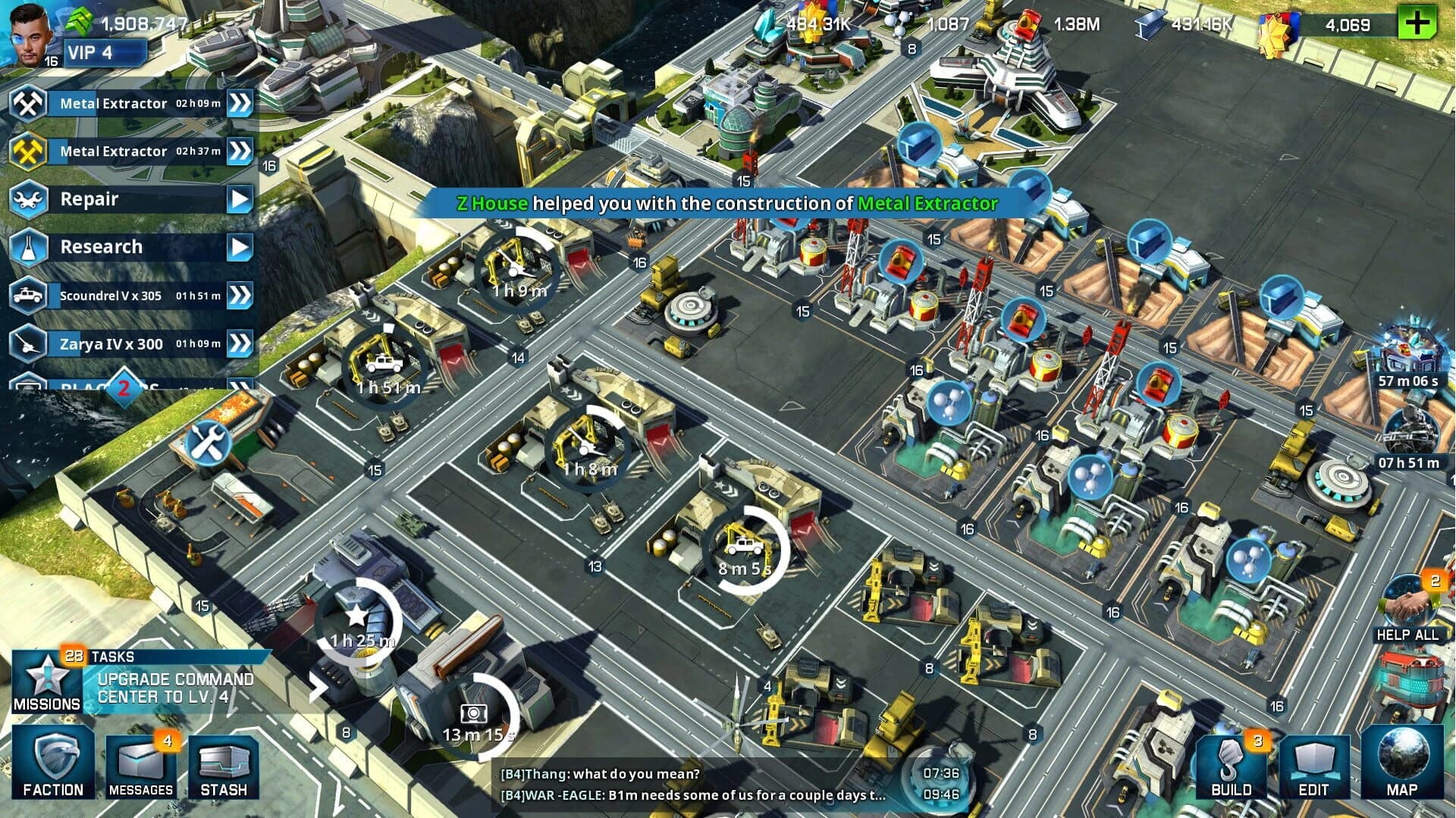Expand the Research queue arrow

241,247
